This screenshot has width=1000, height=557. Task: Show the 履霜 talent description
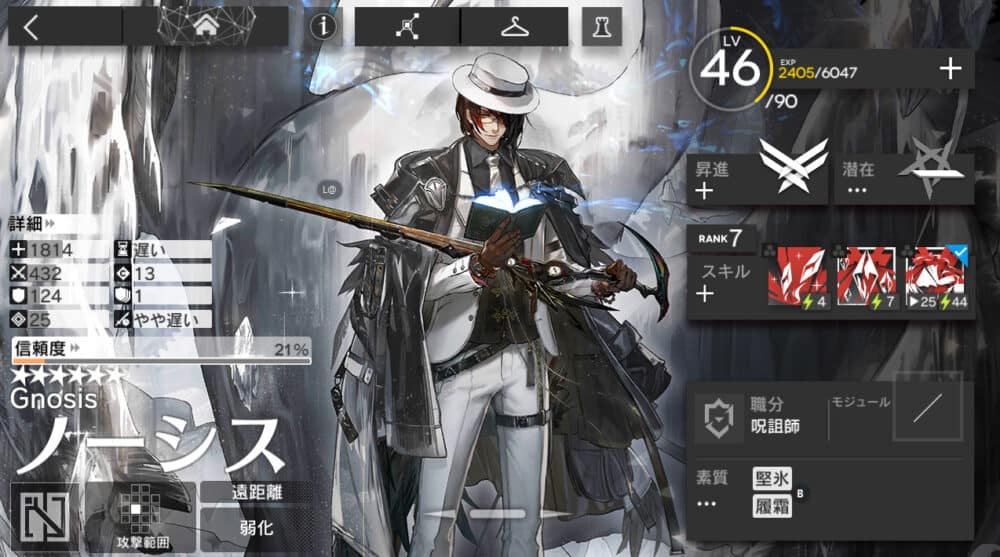[x=771, y=506]
